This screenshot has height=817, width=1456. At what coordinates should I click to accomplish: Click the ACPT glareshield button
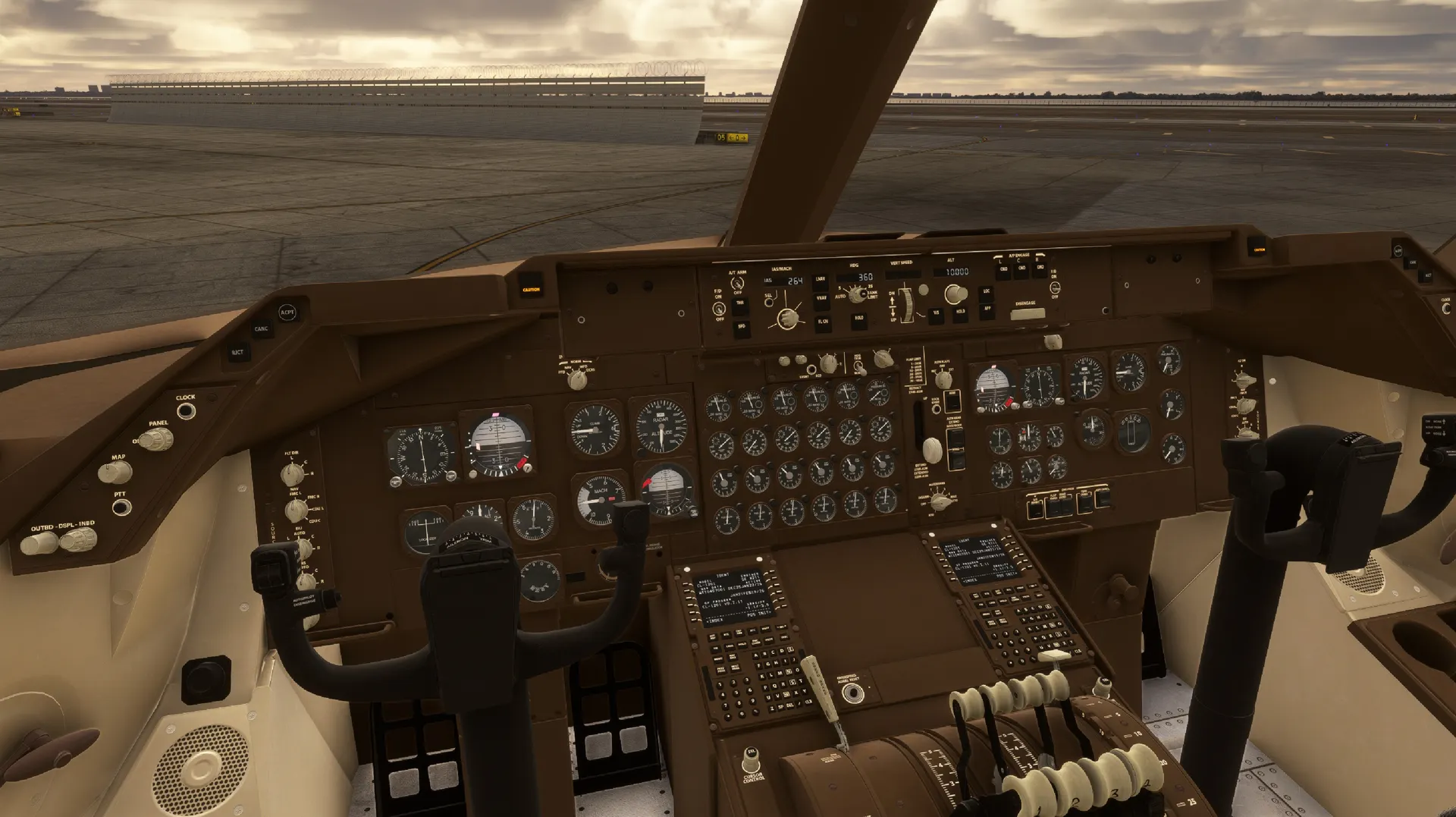tap(287, 313)
